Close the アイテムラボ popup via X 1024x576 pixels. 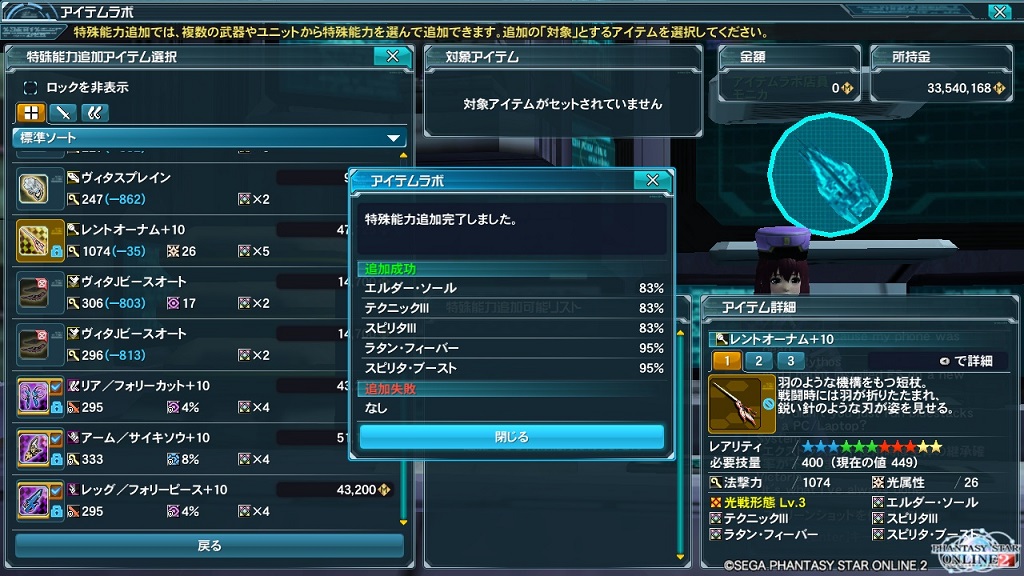(652, 180)
